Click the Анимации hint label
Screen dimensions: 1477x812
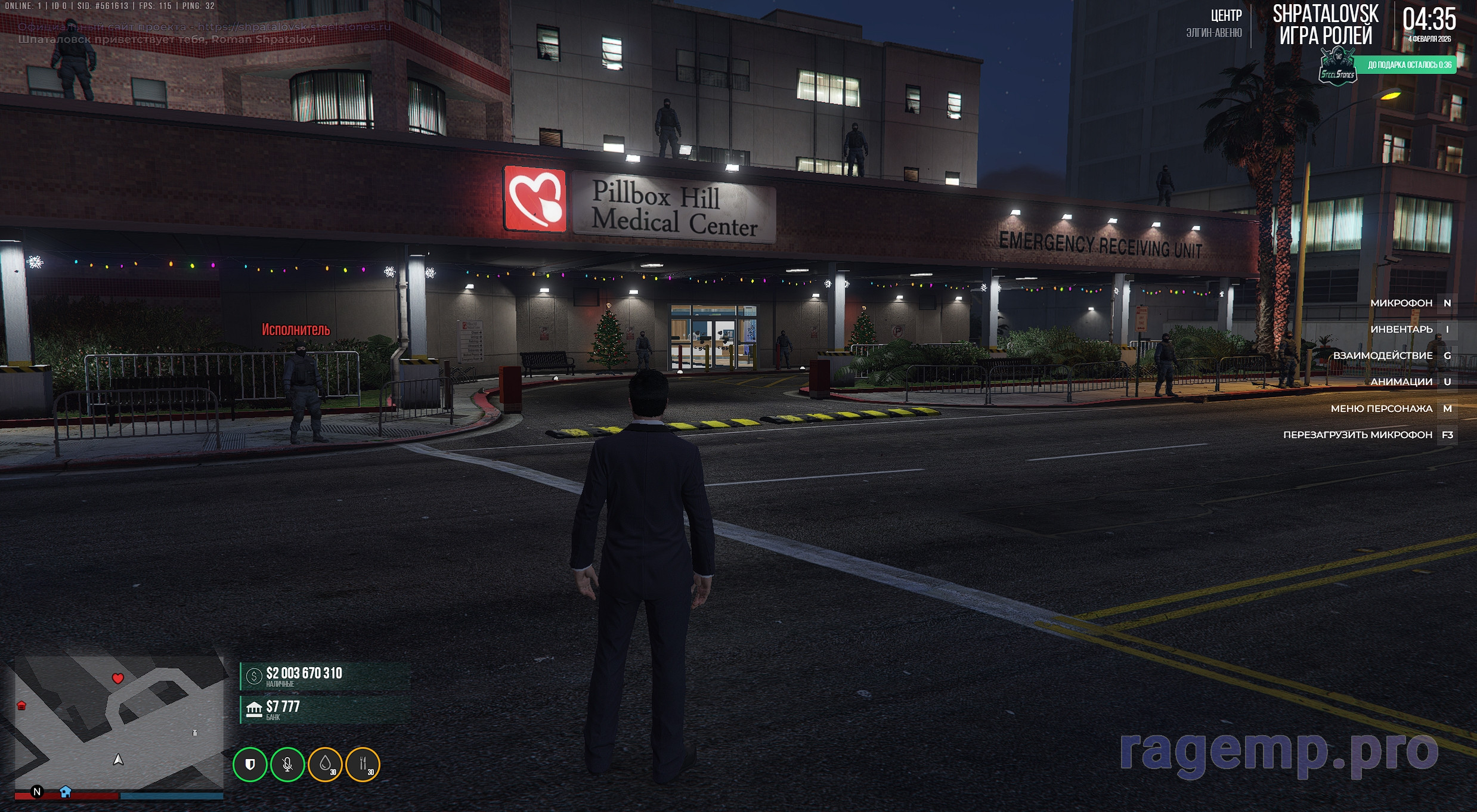(x=1401, y=382)
